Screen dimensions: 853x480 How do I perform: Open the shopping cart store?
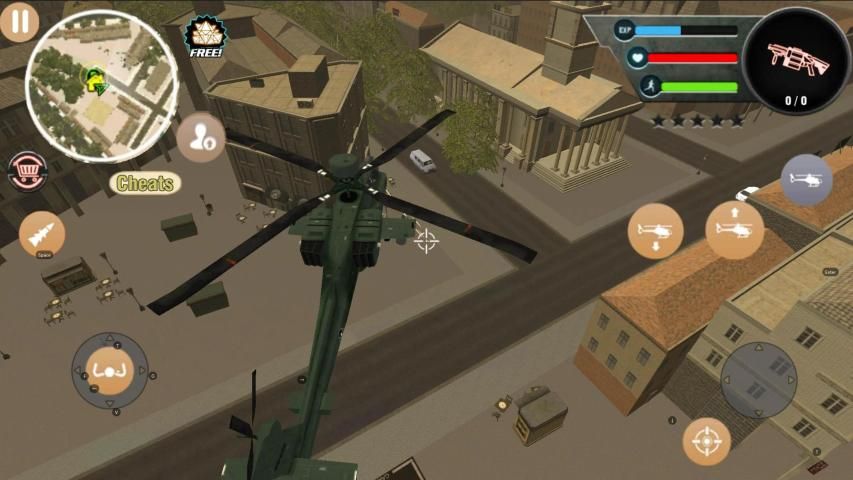[25, 171]
